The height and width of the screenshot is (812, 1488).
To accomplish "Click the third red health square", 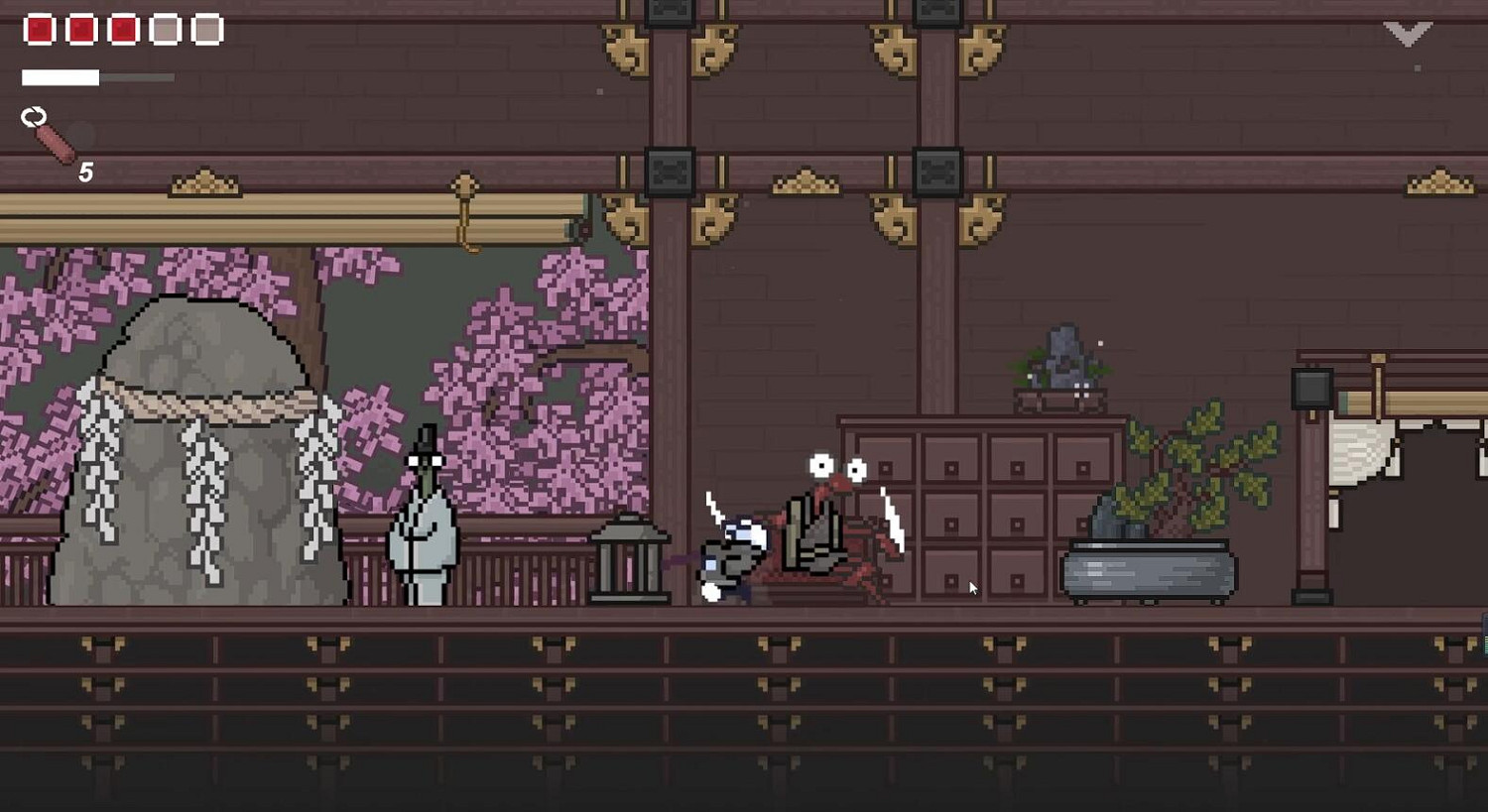I will [x=121, y=28].
